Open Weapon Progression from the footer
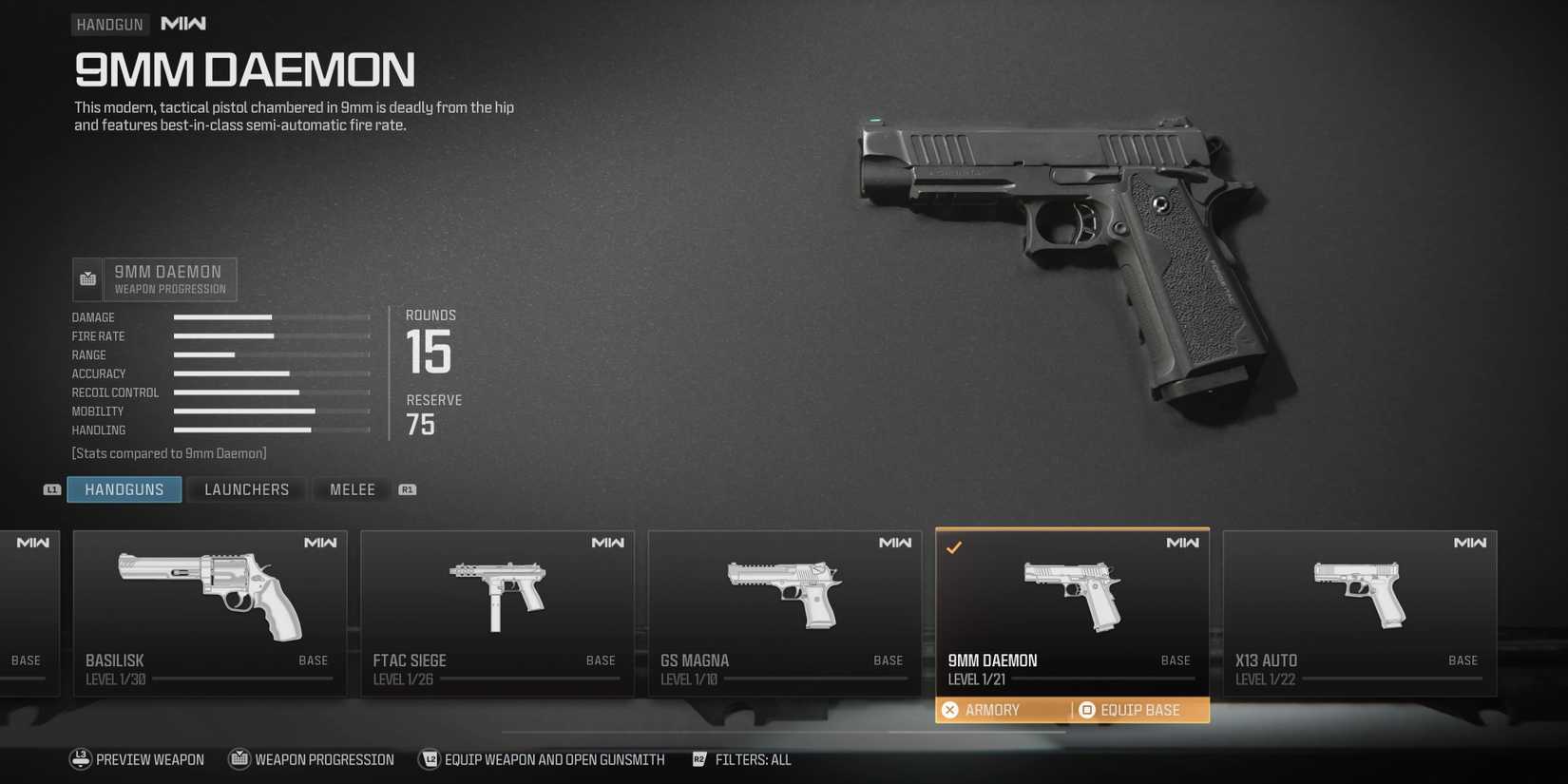 (312, 759)
